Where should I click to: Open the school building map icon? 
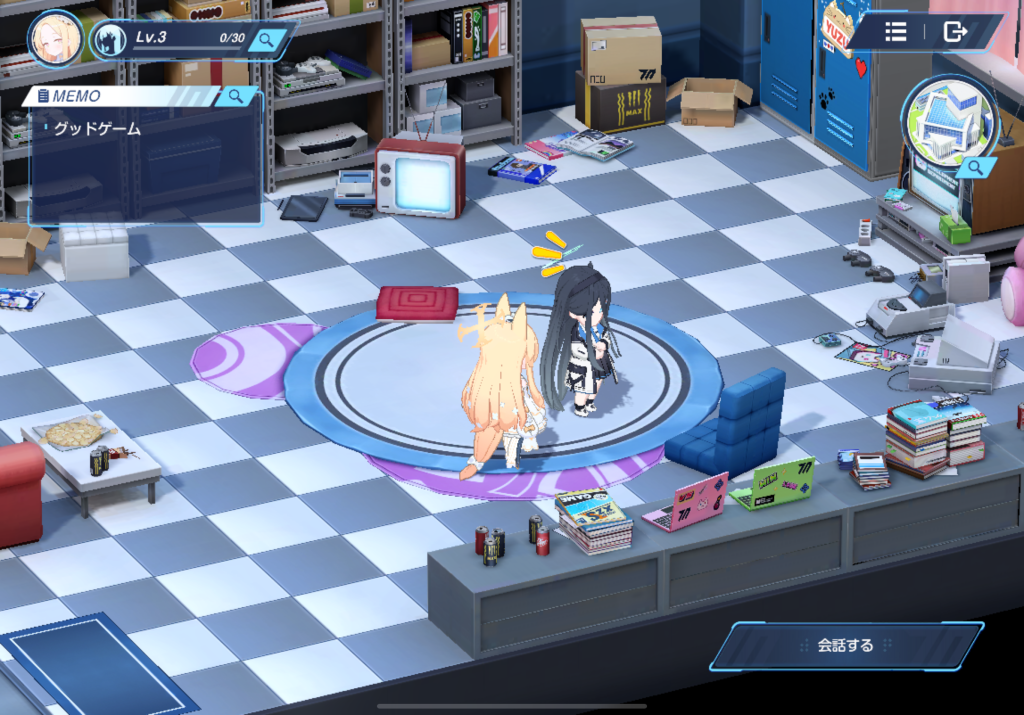coord(948,121)
